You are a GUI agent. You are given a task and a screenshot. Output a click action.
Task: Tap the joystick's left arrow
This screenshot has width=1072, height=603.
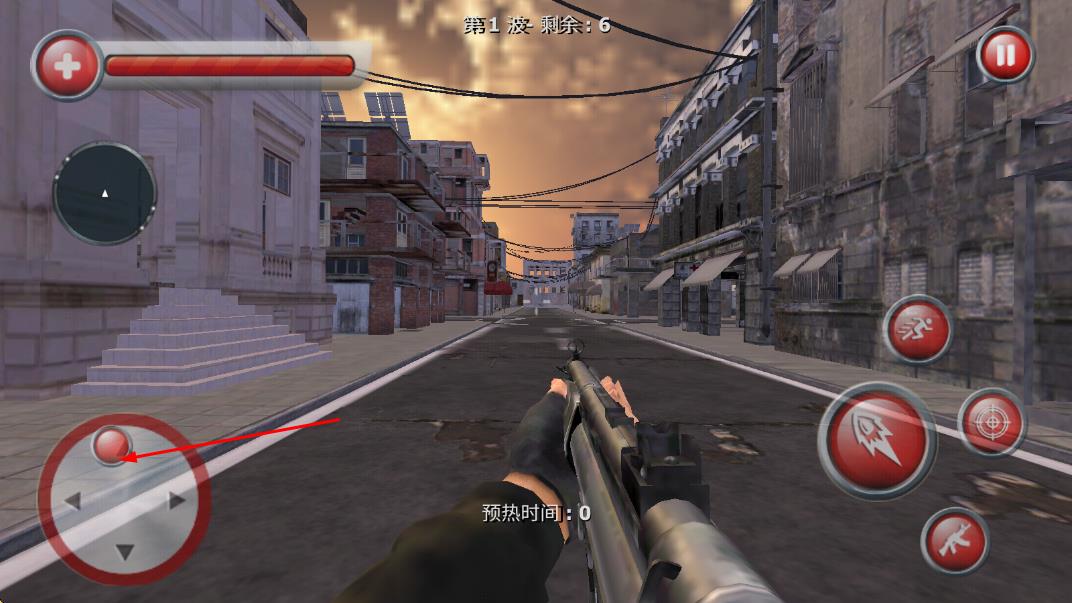[x=72, y=500]
